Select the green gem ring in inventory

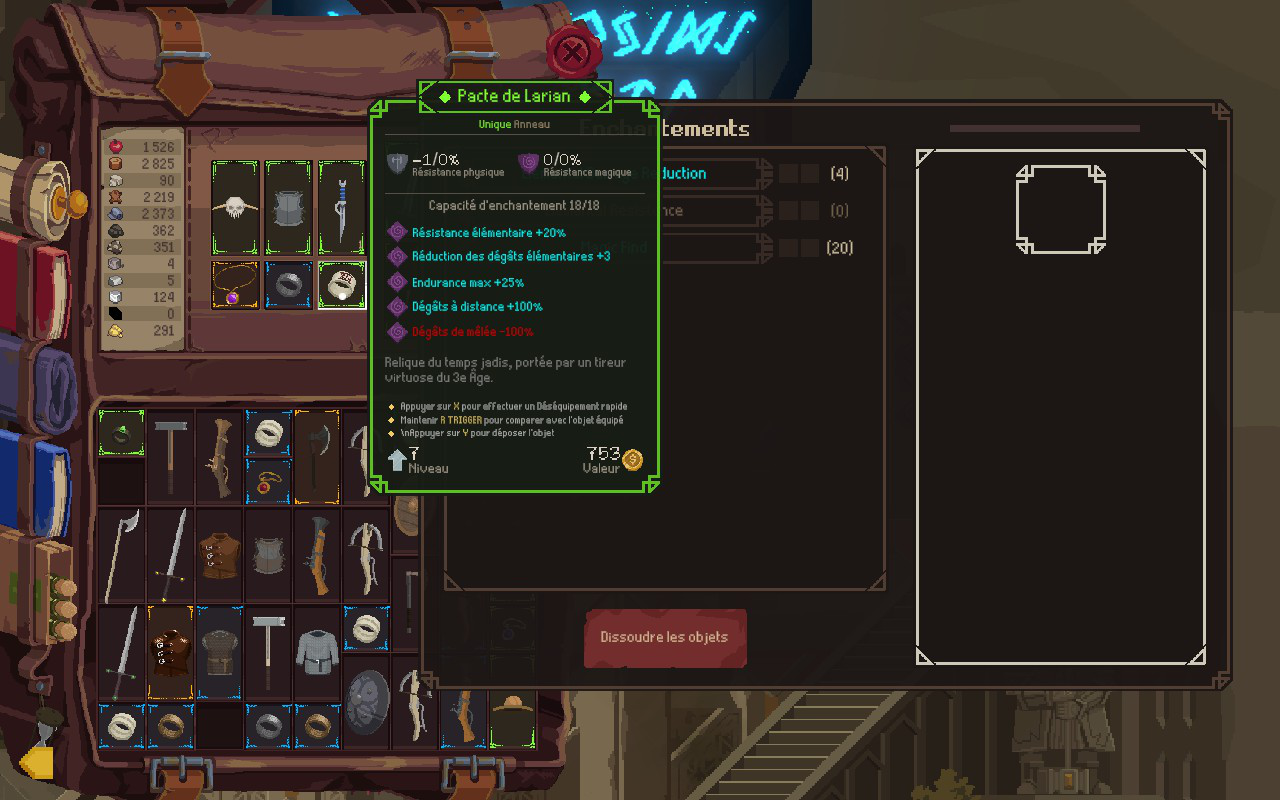point(122,433)
